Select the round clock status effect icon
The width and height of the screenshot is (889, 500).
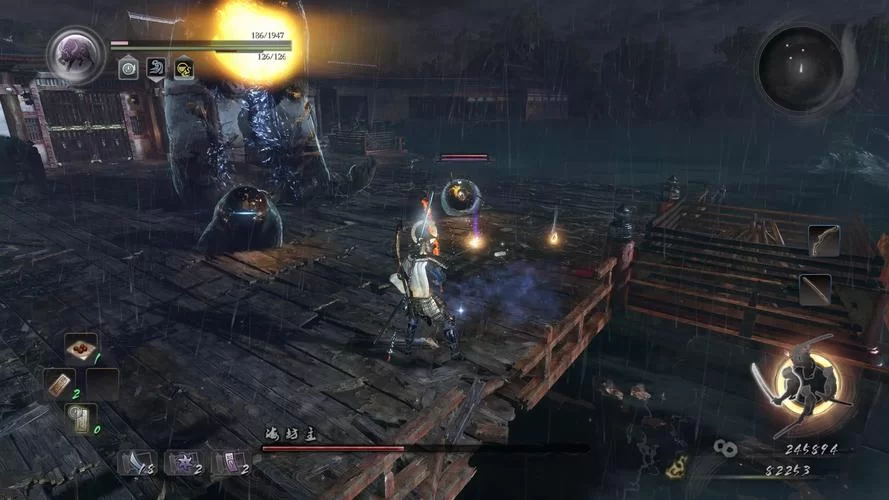[x=128, y=67]
